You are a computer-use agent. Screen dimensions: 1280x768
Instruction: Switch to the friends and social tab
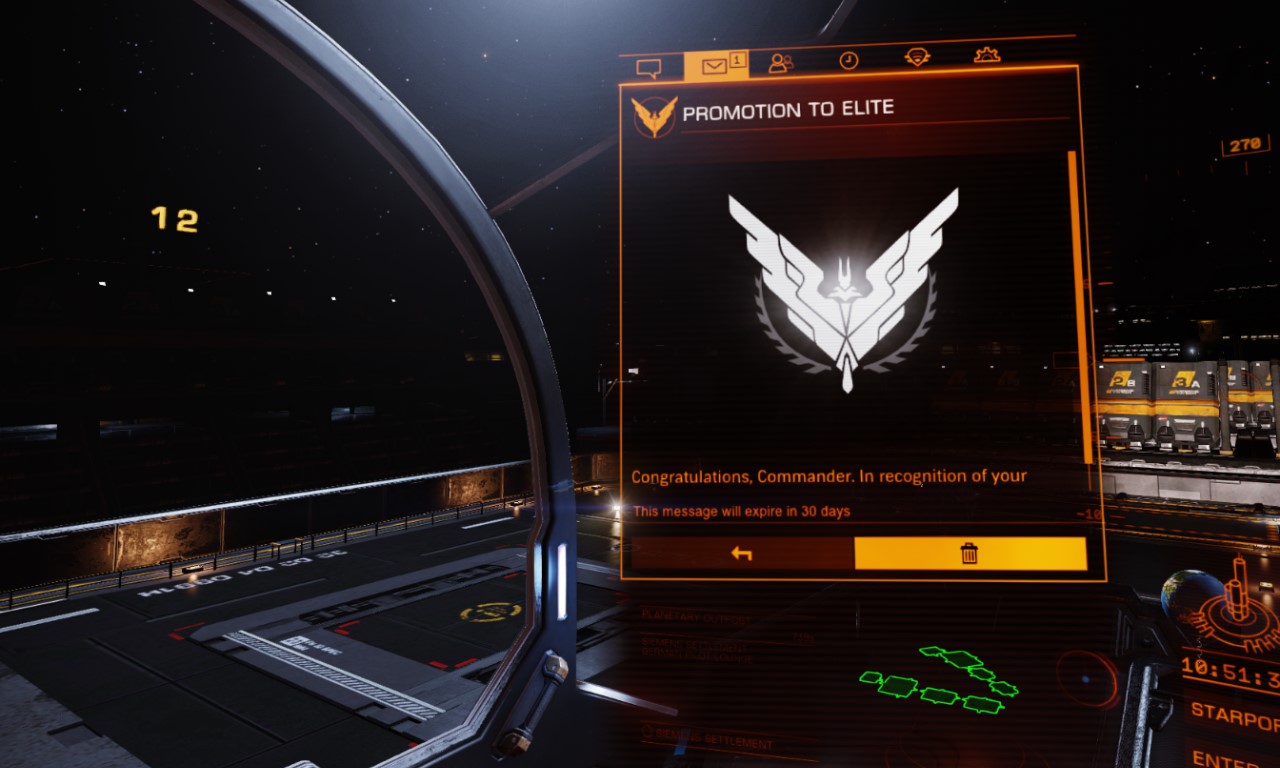(x=781, y=63)
